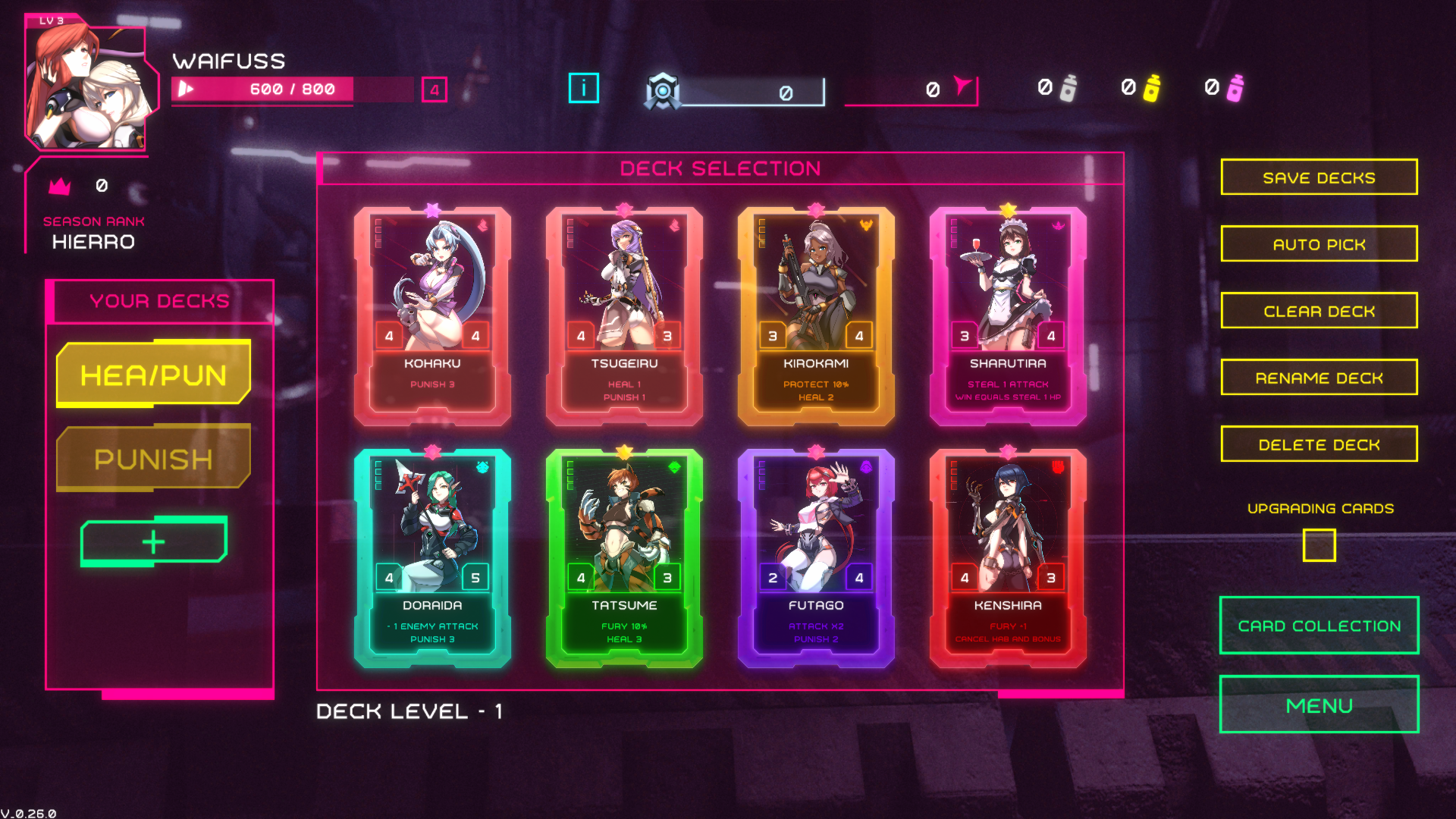Pick the Tatsume card
This screenshot has height=819, width=1456.
(624, 557)
